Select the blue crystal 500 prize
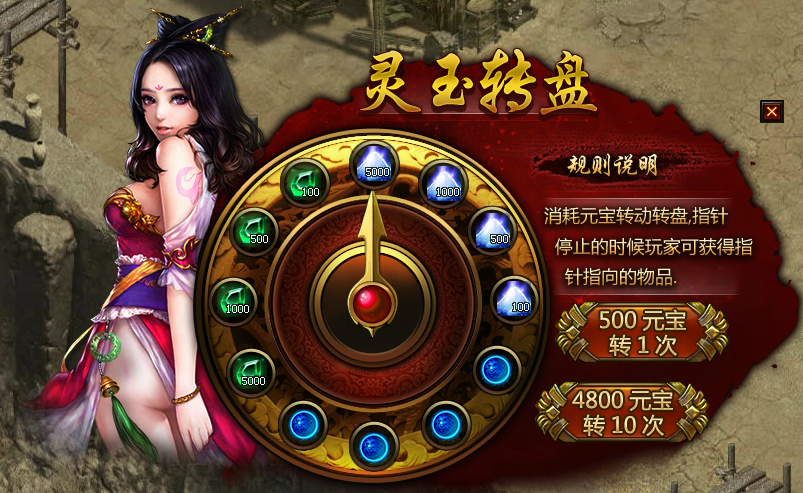The image size is (803, 493). point(491,229)
